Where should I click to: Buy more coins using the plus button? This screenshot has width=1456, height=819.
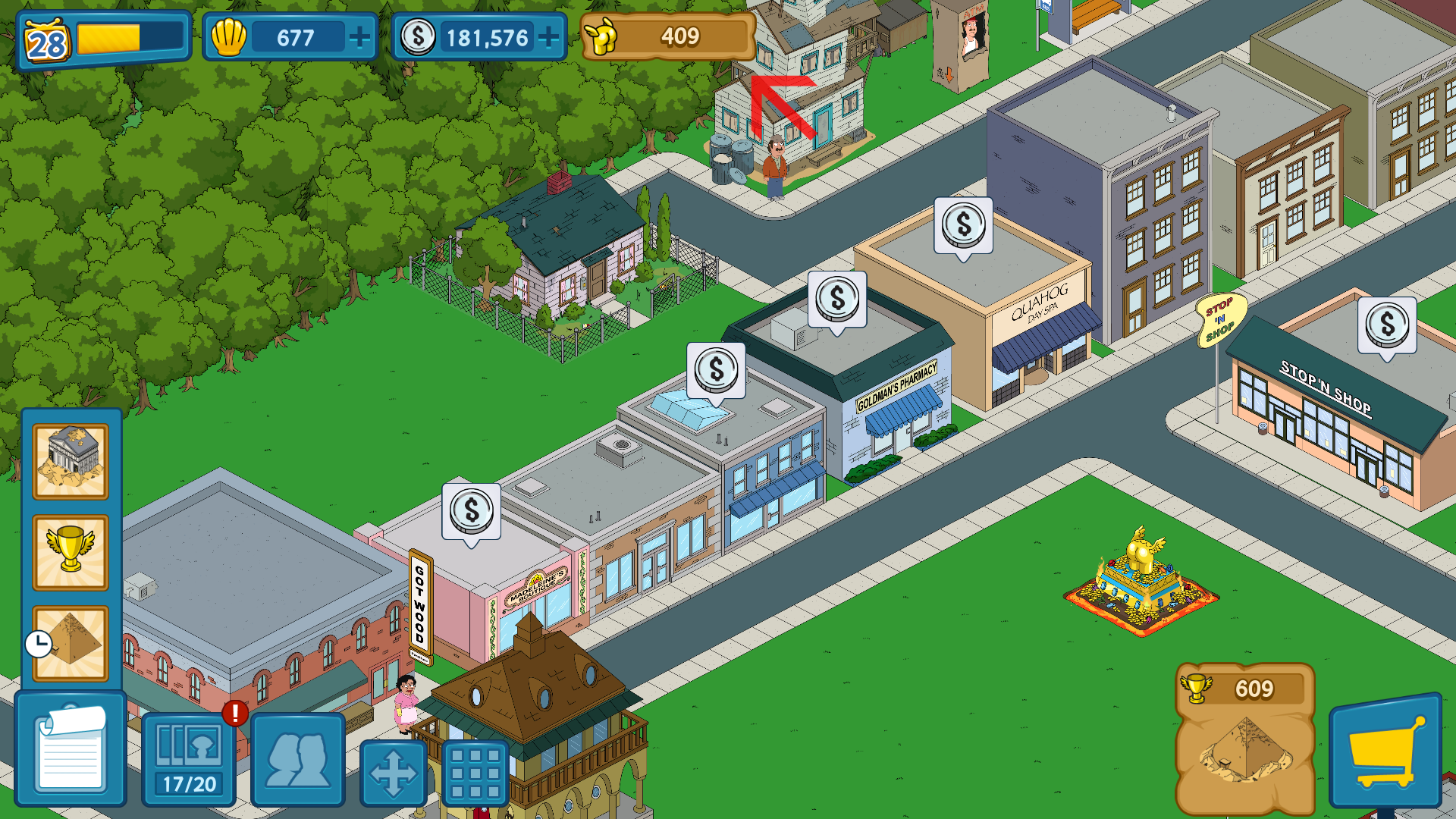click(x=548, y=37)
